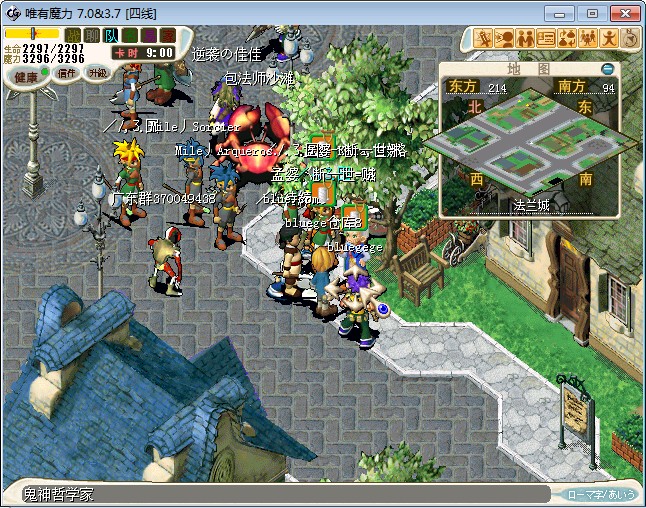The image size is (646, 508).
Task: Toggle the 队 party mode switch
Action: tap(111, 36)
